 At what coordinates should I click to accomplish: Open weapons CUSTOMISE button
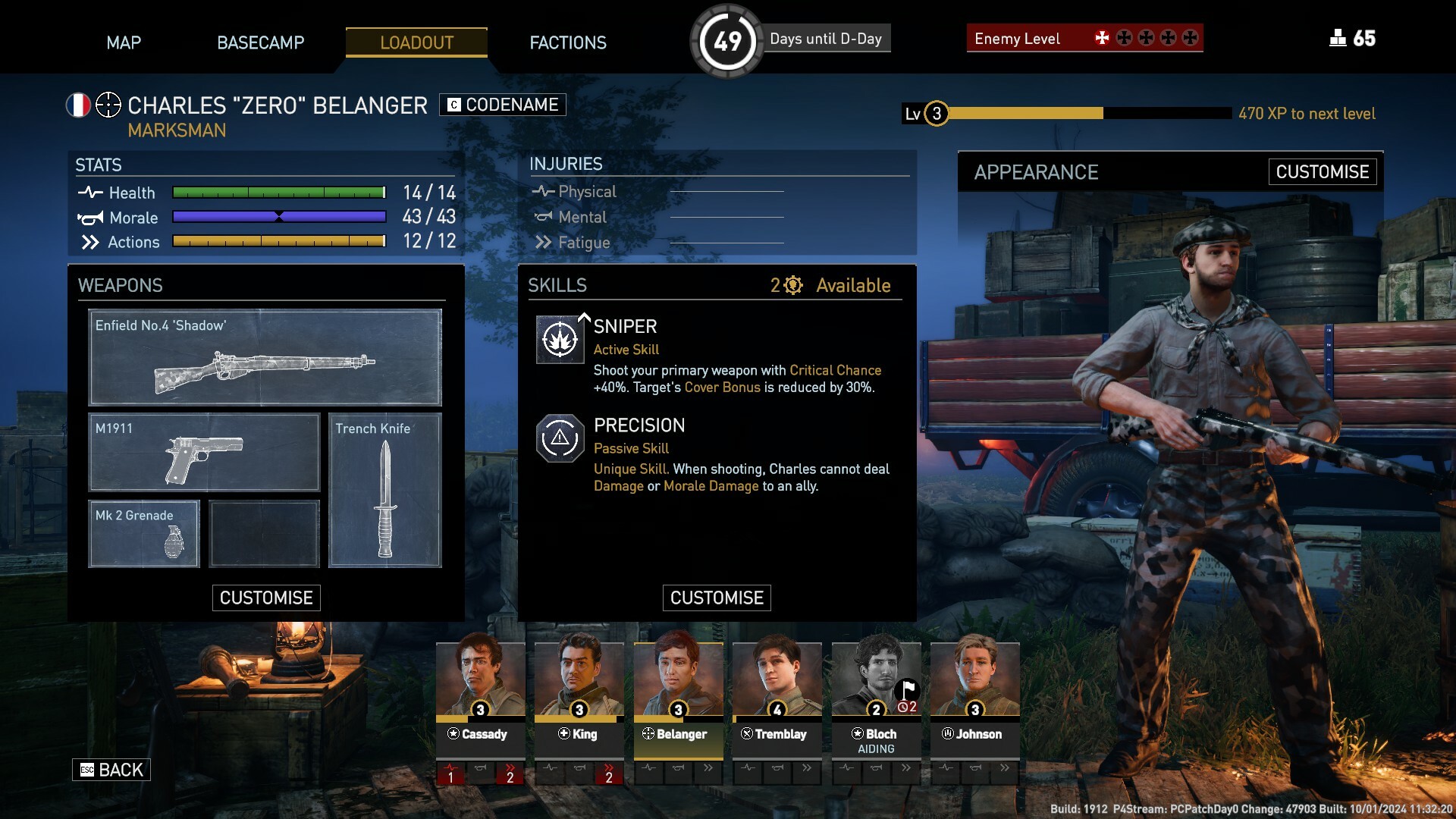point(266,598)
